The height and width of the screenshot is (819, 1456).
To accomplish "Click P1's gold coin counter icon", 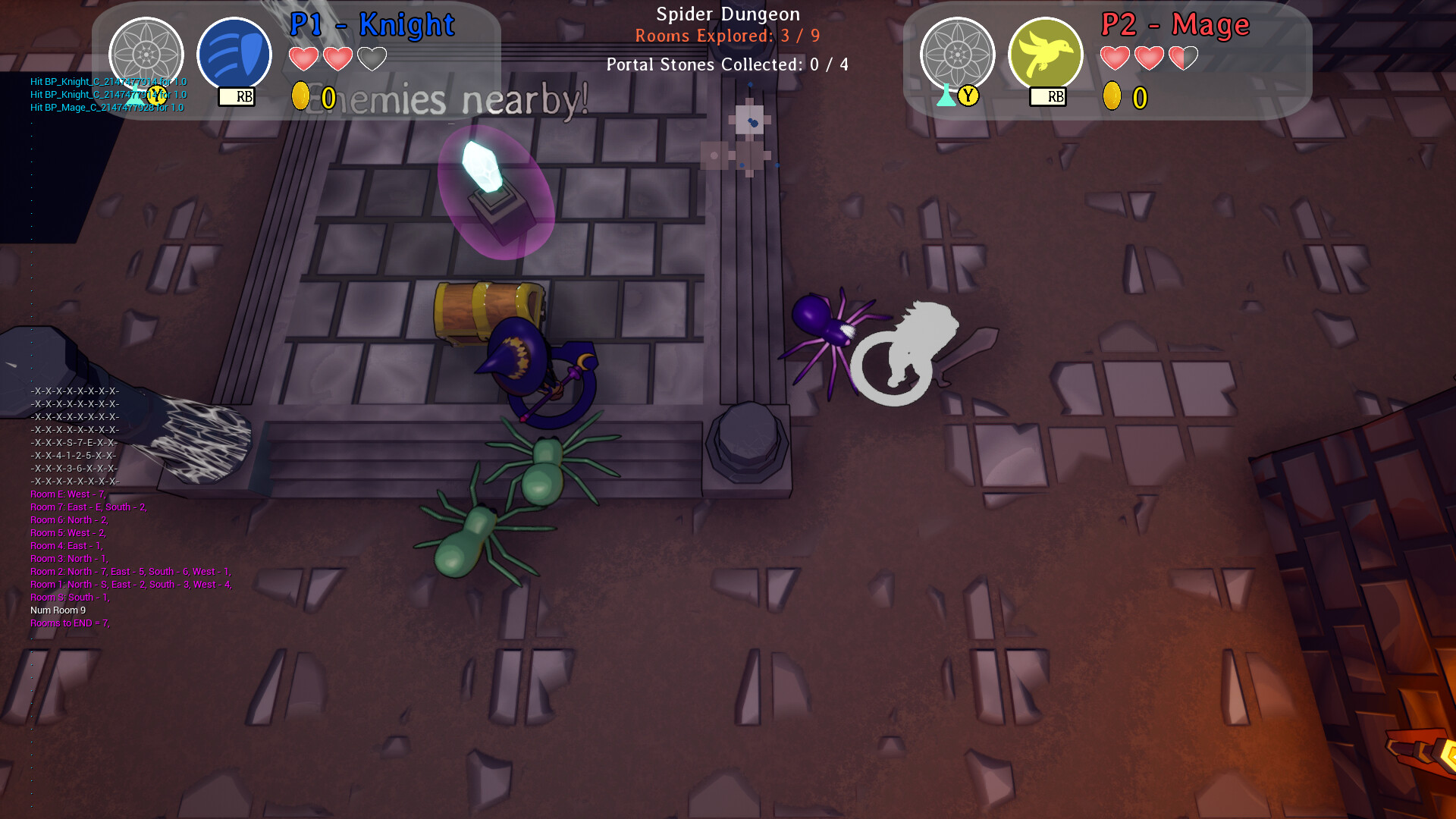I will tap(299, 97).
